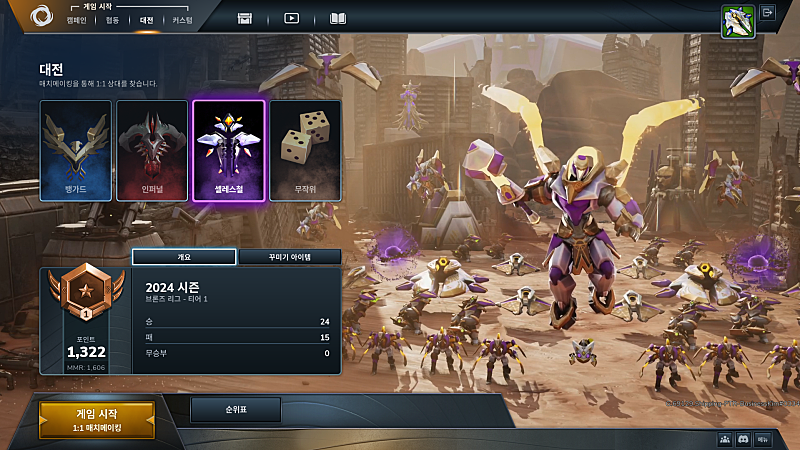Click the exit door icon

pyautogui.click(x=768, y=13)
